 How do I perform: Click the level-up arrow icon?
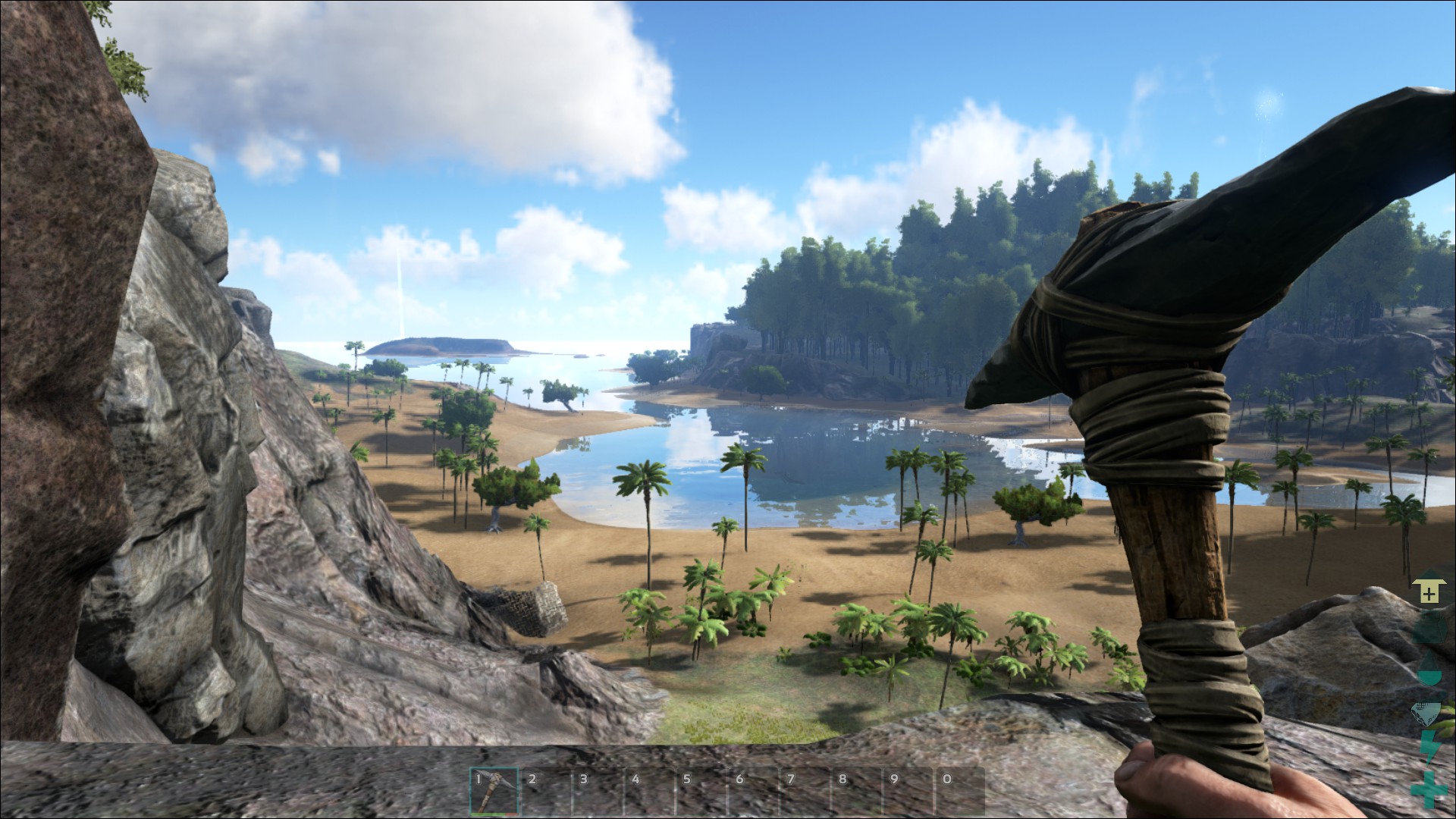[1429, 592]
